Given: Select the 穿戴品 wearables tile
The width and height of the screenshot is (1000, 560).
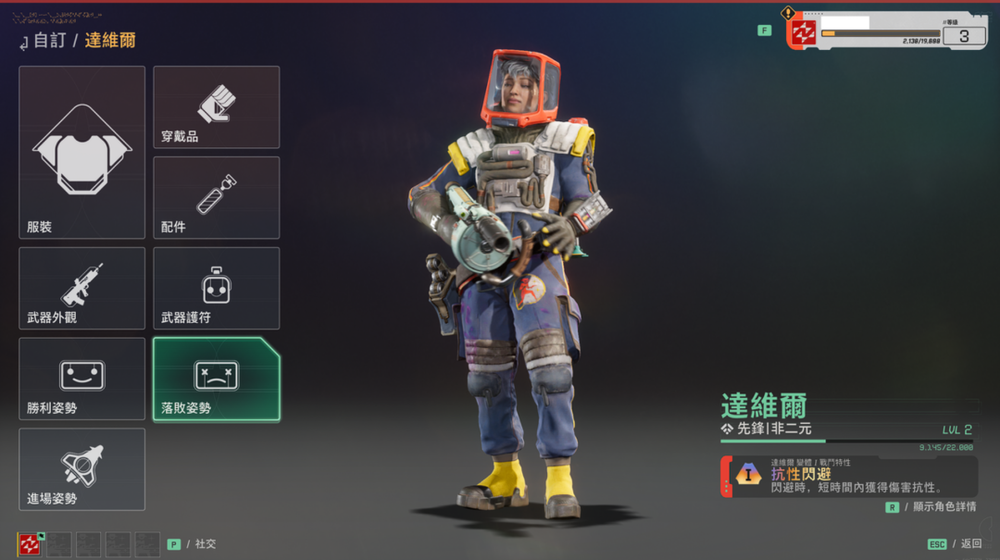Looking at the screenshot, I should (216, 107).
